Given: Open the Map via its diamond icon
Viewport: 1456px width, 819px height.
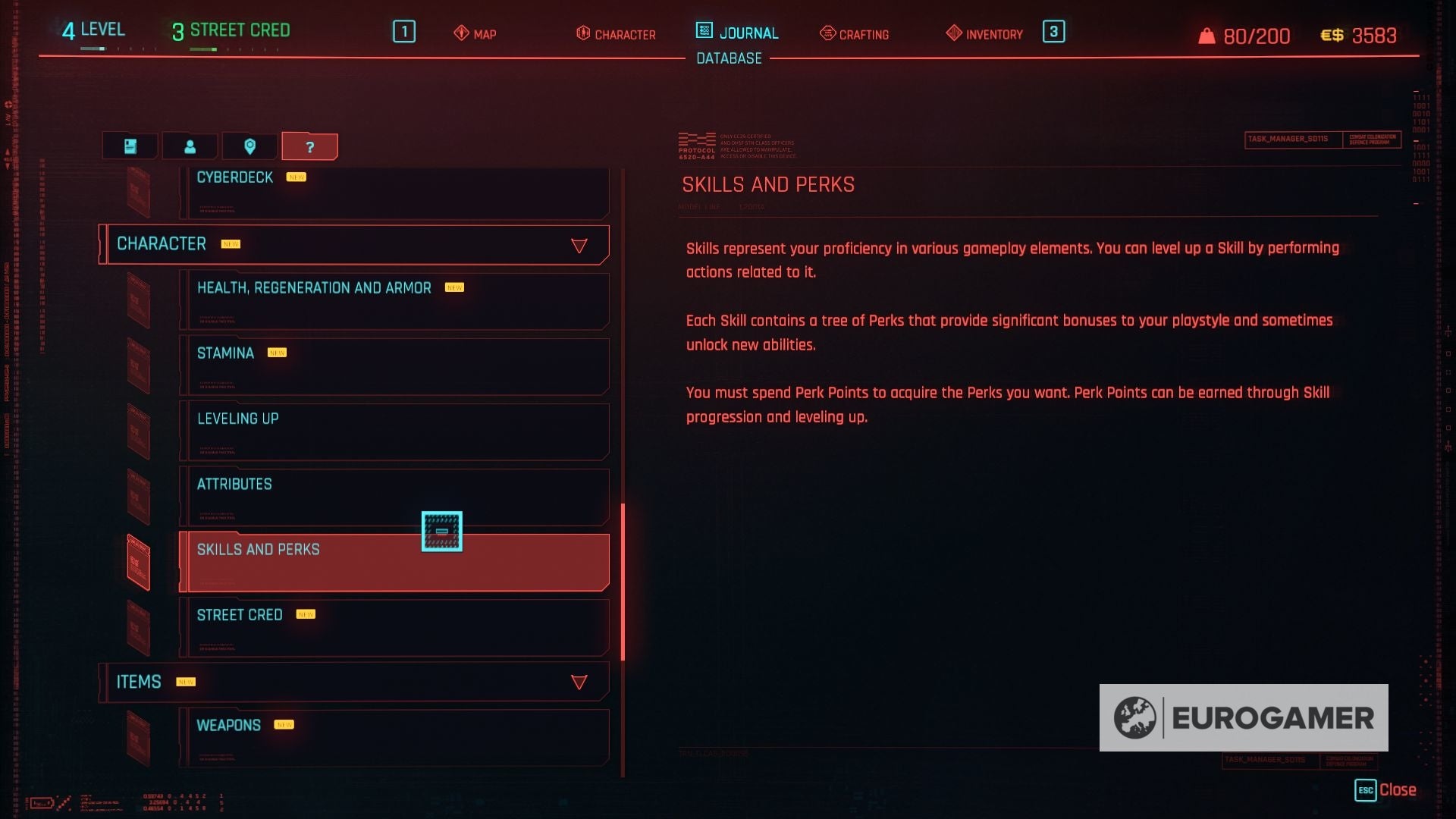Looking at the screenshot, I should coord(461,33).
